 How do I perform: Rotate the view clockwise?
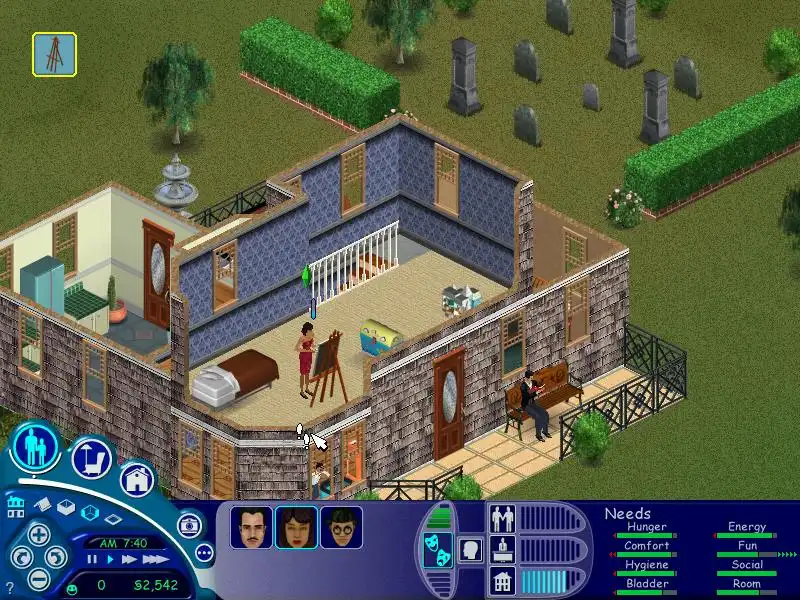tap(57, 556)
